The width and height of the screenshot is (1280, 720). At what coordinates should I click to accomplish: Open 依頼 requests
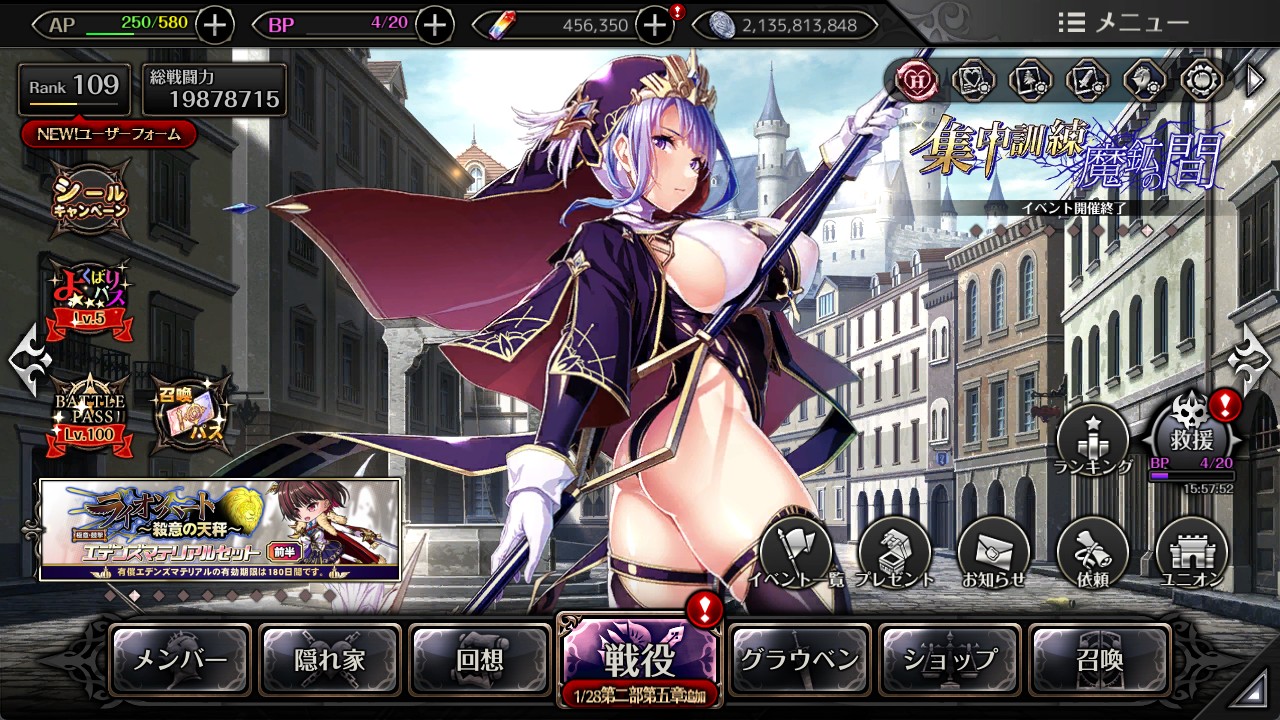coord(1092,555)
